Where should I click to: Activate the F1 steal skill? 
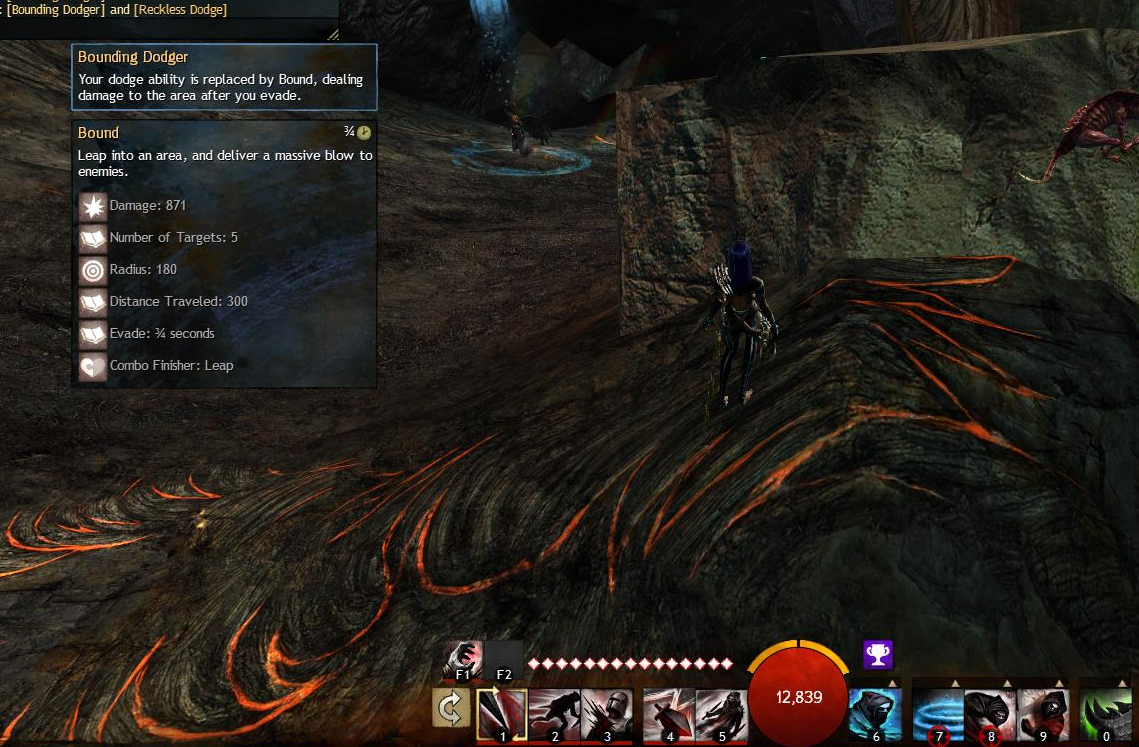pyautogui.click(x=463, y=660)
